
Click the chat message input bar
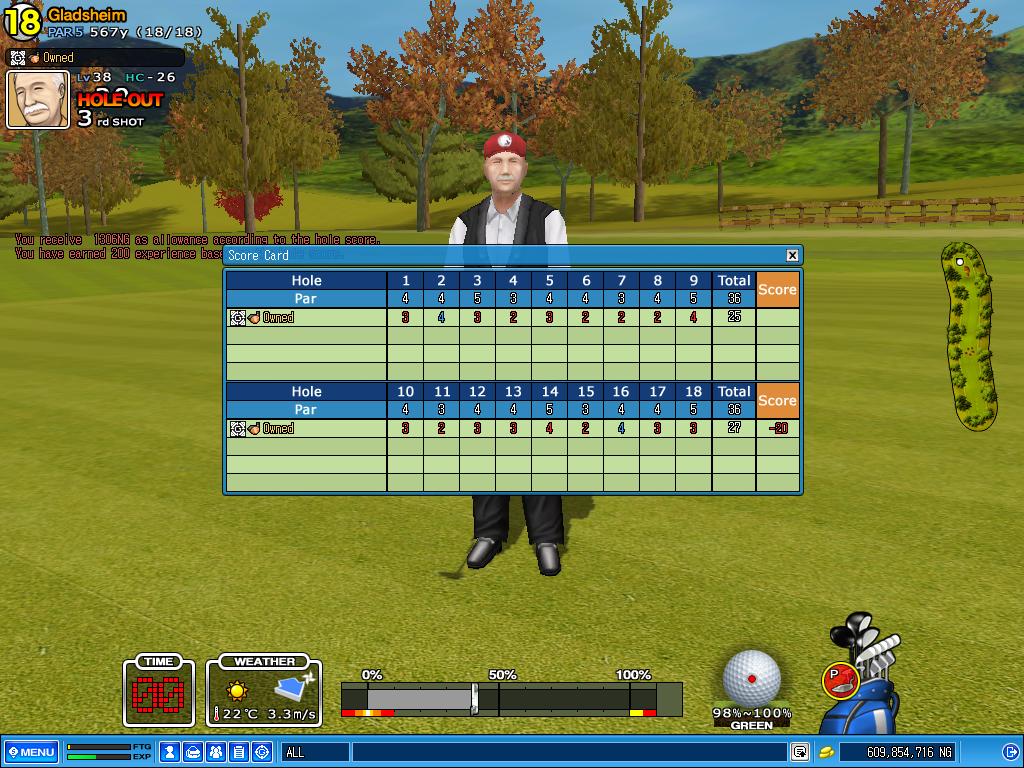click(568, 752)
